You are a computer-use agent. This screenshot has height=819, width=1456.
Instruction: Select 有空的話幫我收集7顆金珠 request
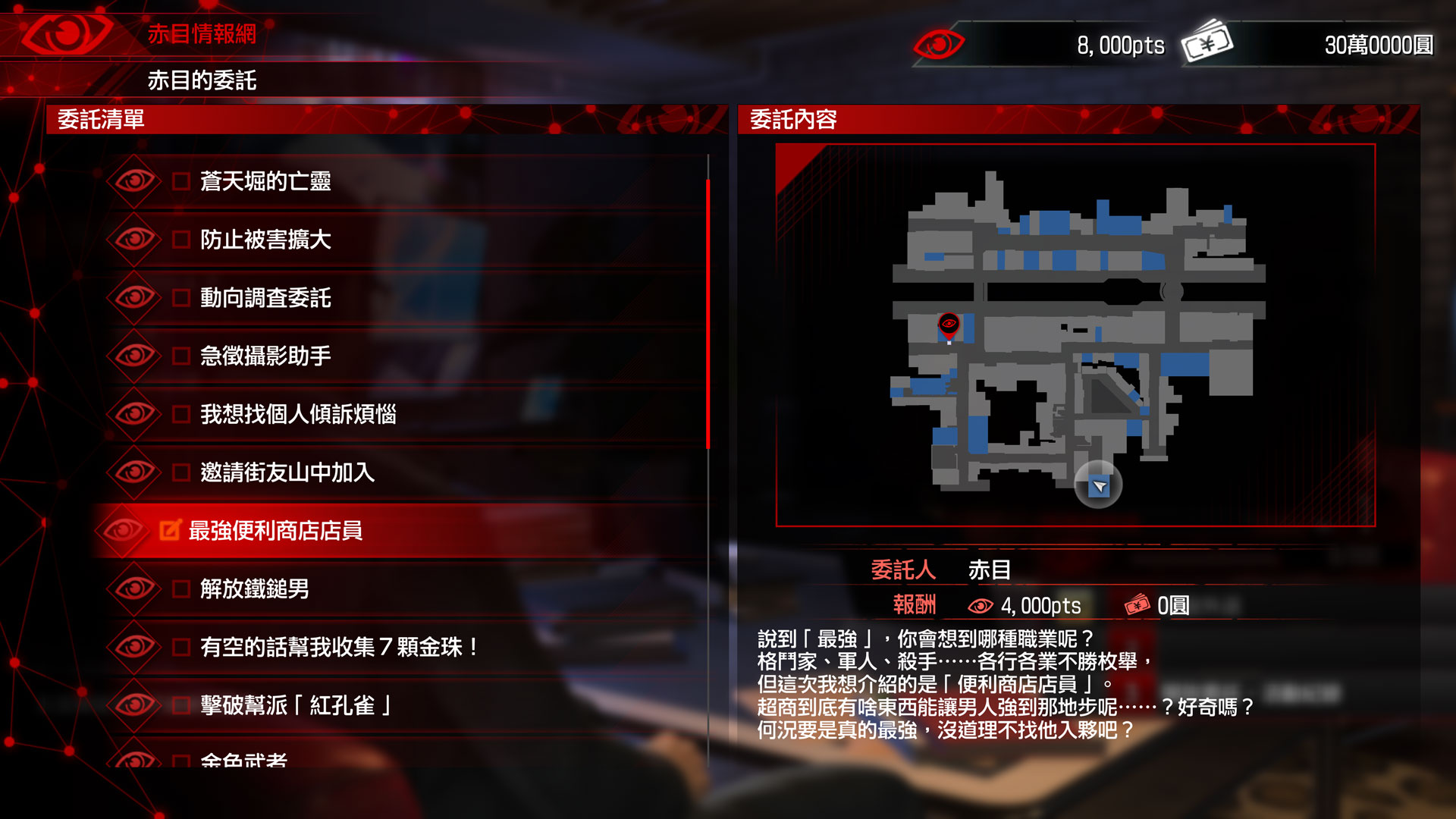pyautogui.click(x=338, y=647)
